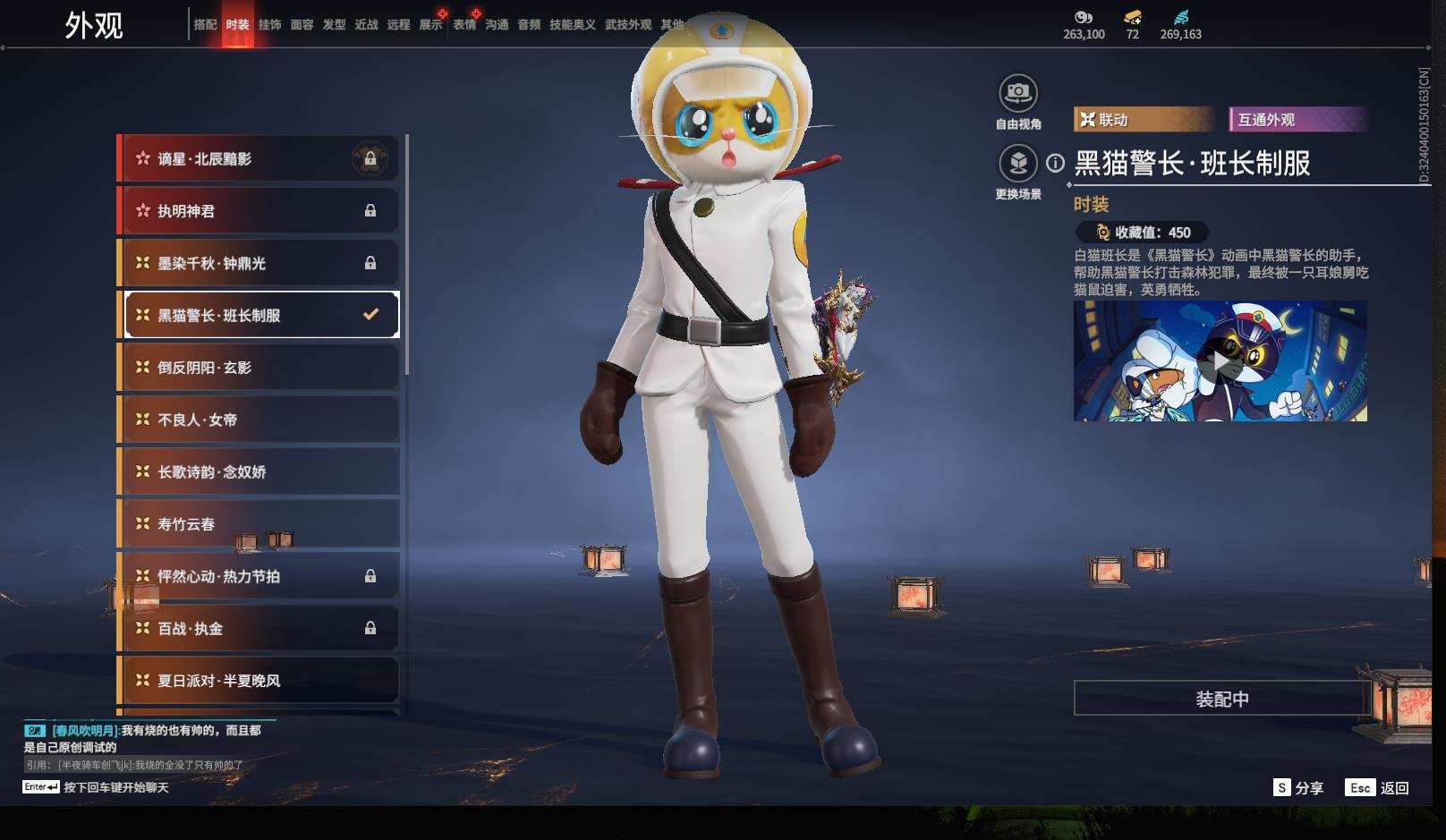1446x840 pixels.
Task: Open the 挂饰 tab
Action: [x=269, y=25]
